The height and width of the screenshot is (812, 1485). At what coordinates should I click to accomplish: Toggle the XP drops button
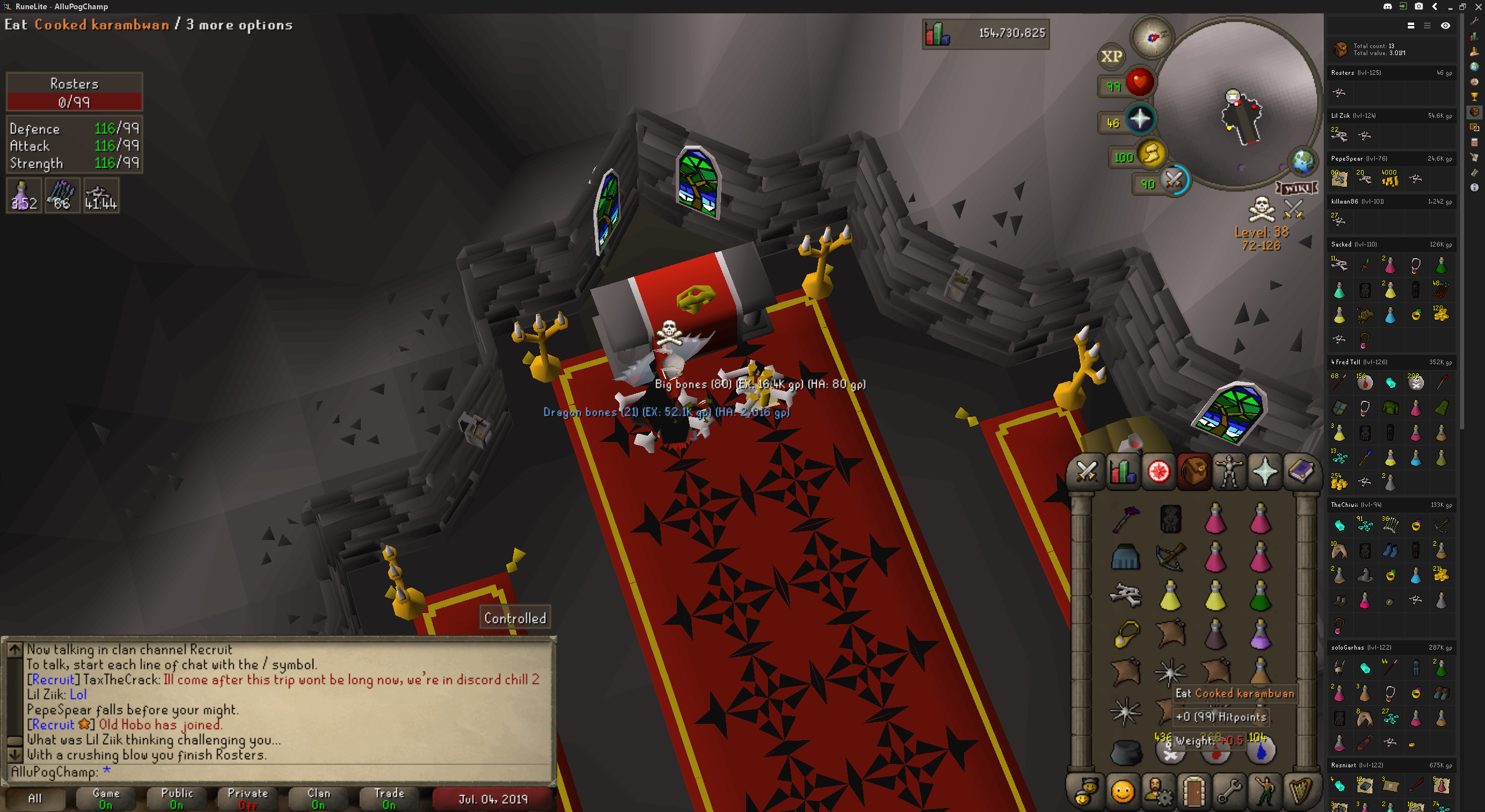1111,56
